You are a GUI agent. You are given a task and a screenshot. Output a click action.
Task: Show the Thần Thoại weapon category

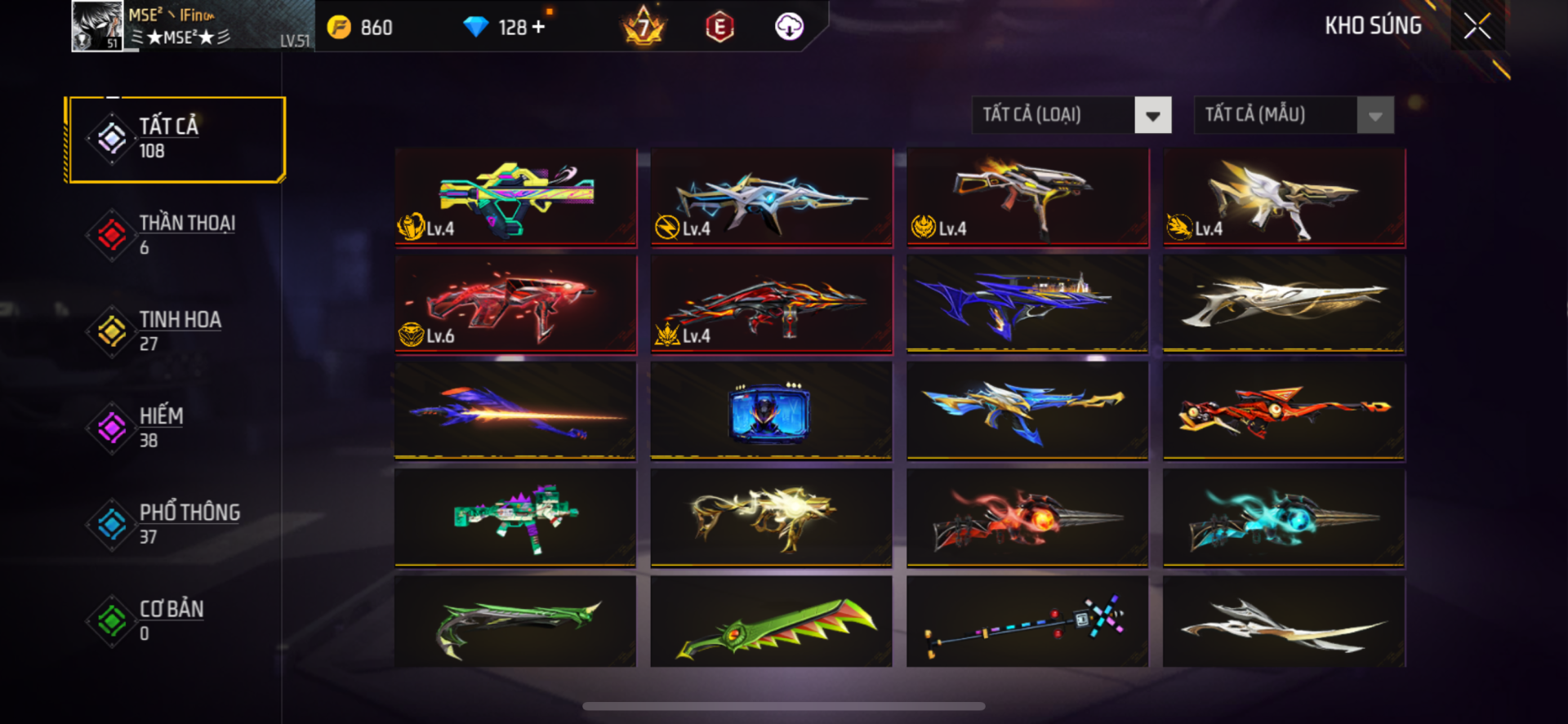tap(177, 235)
